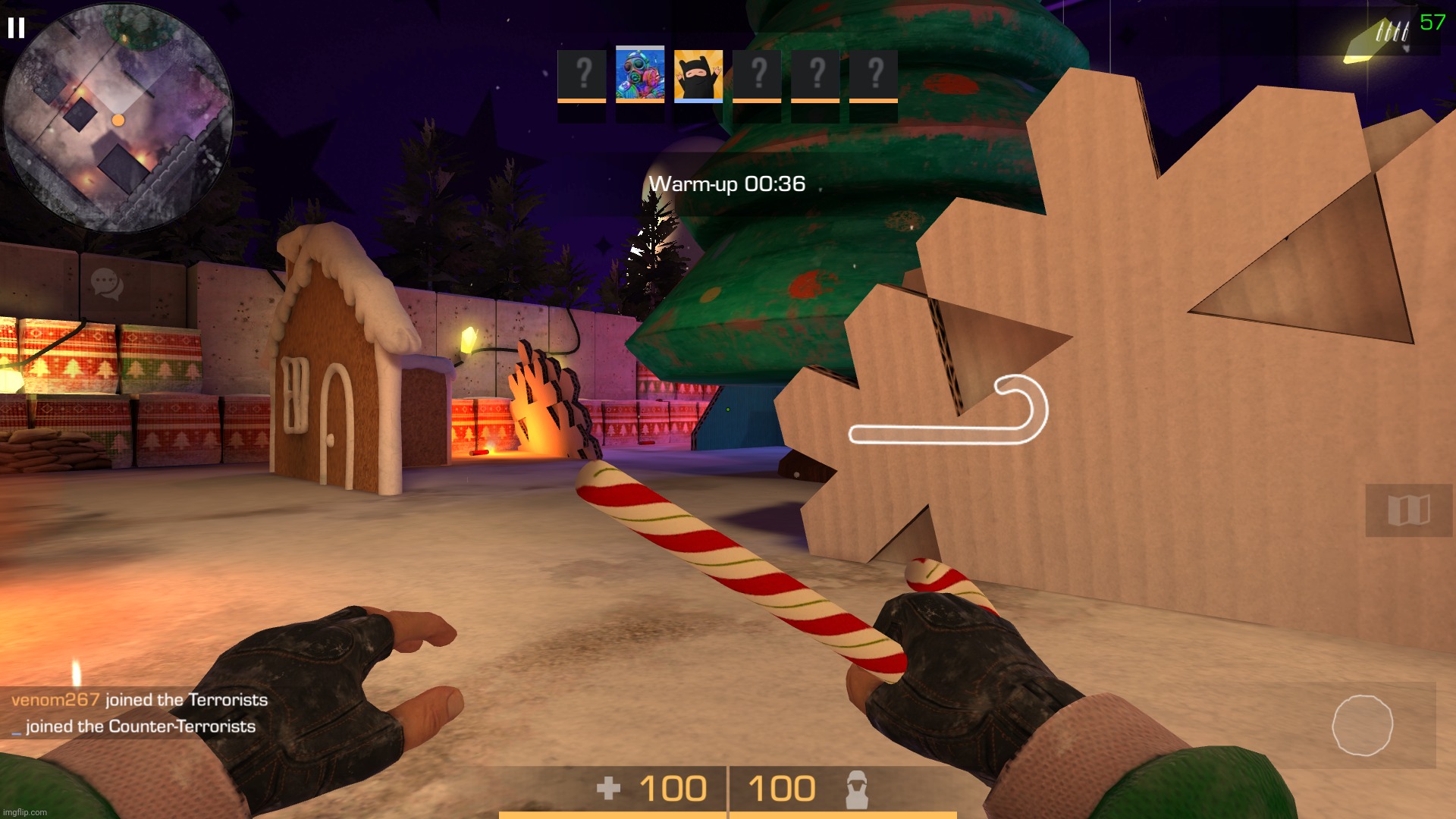Select the gas mask player avatar

pyautogui.click(x=639, y=74)
